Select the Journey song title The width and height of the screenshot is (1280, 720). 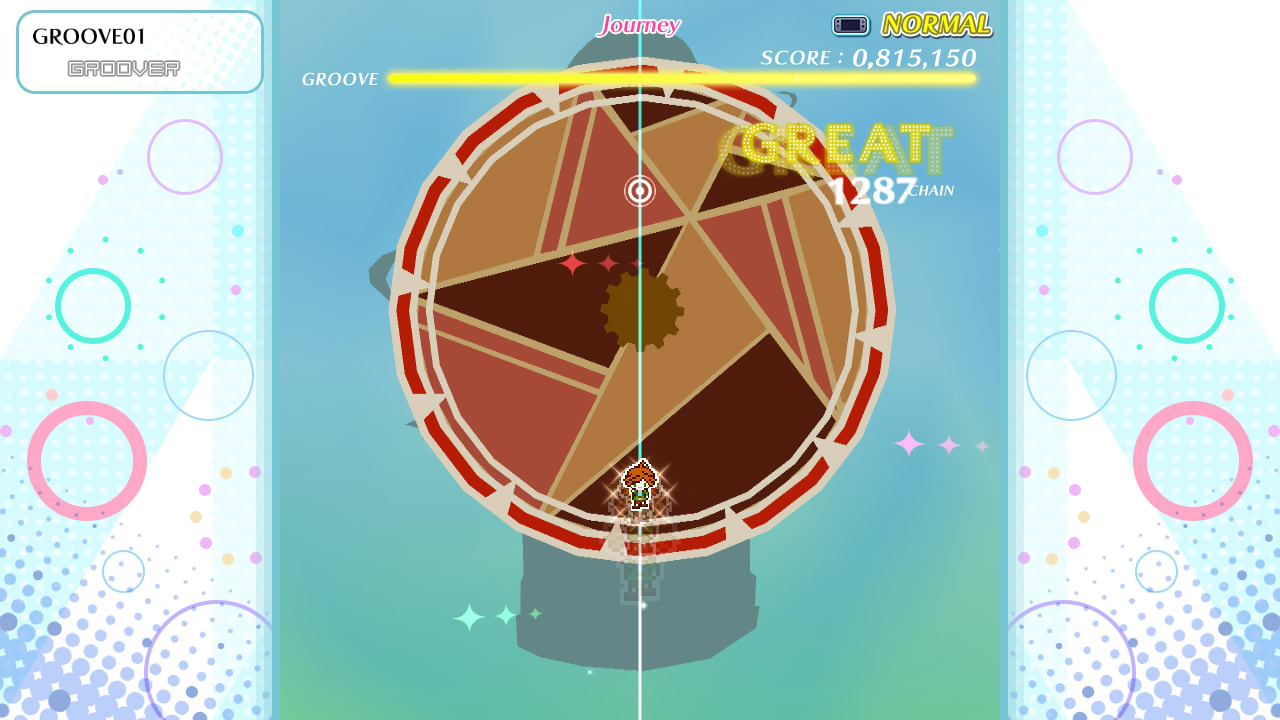pyautogui.click(x=637, y=23)
